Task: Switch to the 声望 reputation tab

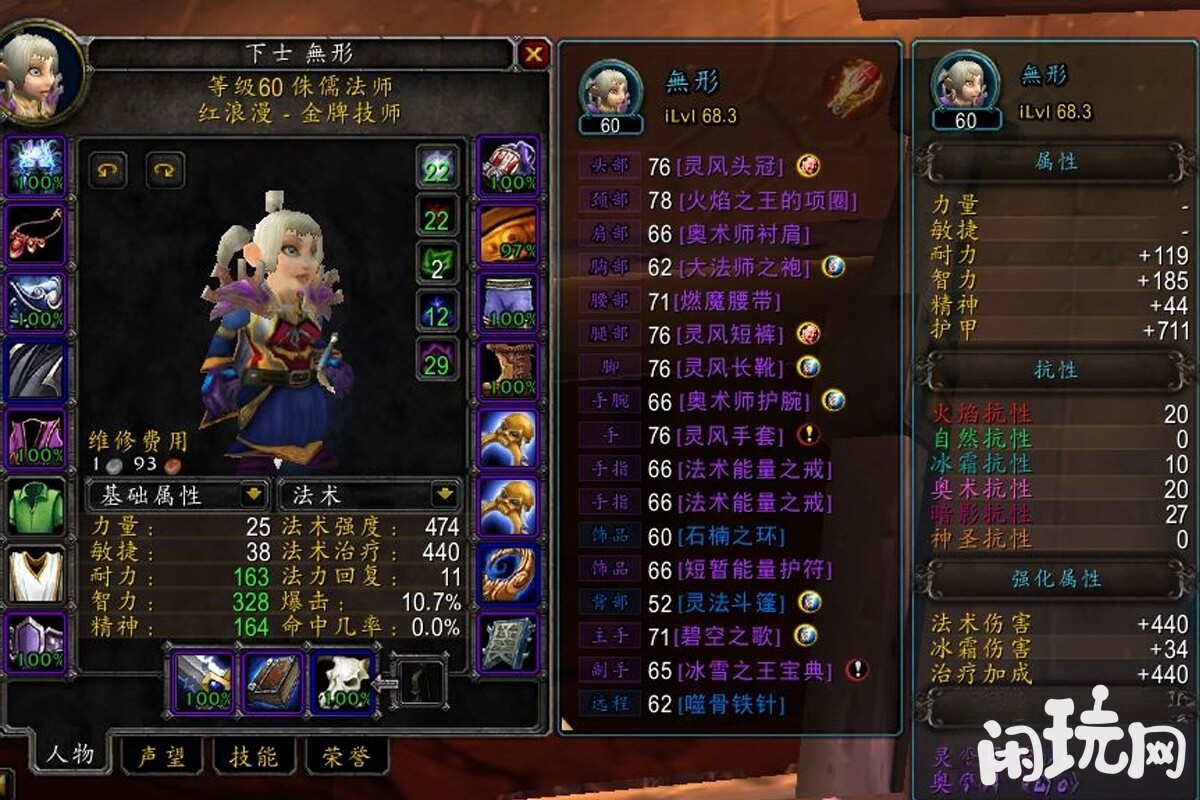Action: (x=161, y=757)
